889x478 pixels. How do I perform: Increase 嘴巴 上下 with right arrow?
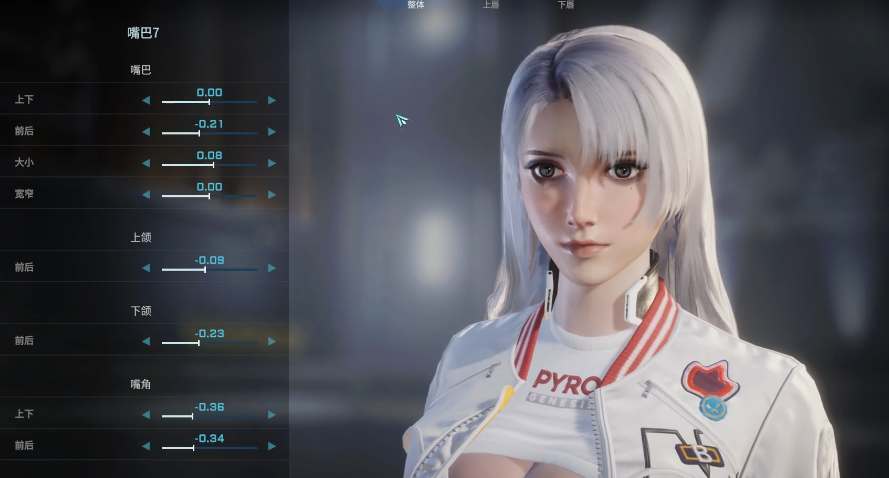coord(272,101)
